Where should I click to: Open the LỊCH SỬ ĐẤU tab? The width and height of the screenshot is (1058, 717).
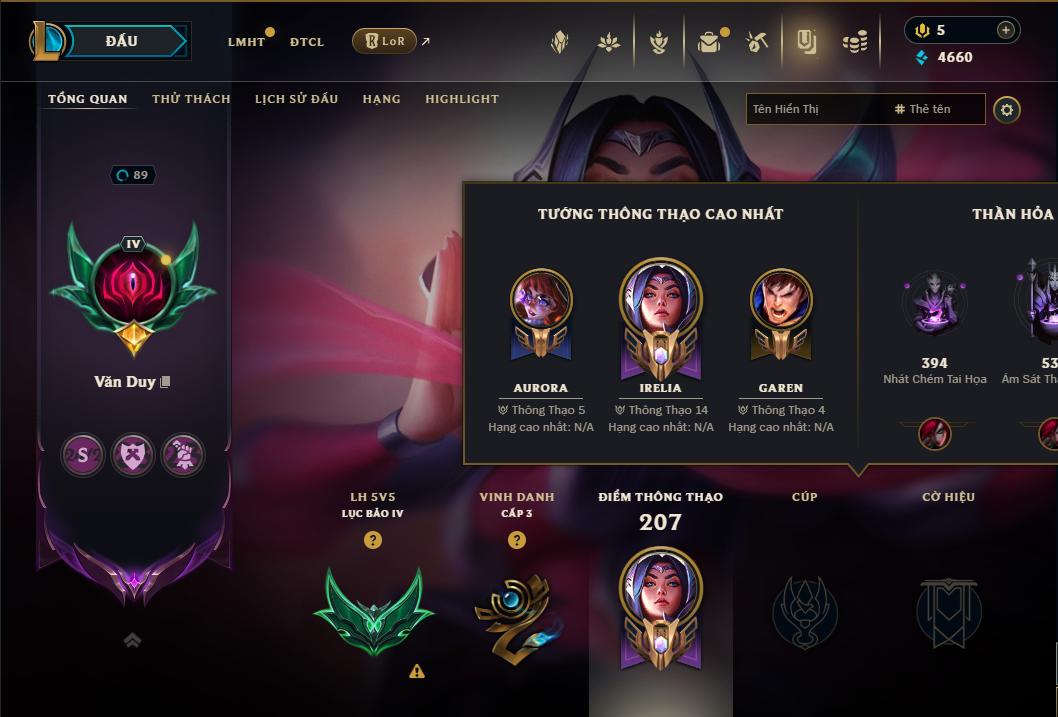pos(296,99)
